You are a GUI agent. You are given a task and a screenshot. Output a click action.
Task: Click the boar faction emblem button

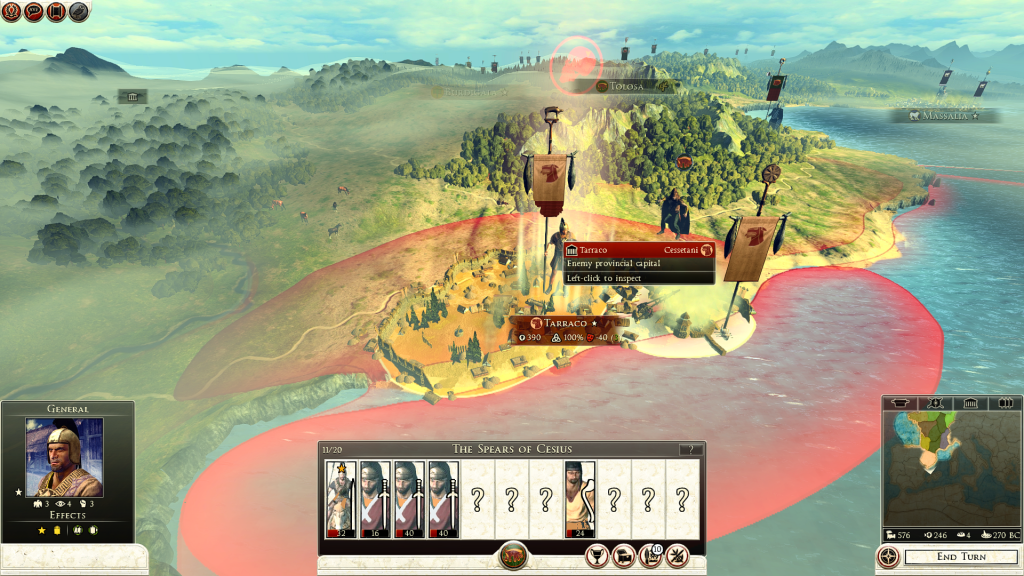(512, 556)
